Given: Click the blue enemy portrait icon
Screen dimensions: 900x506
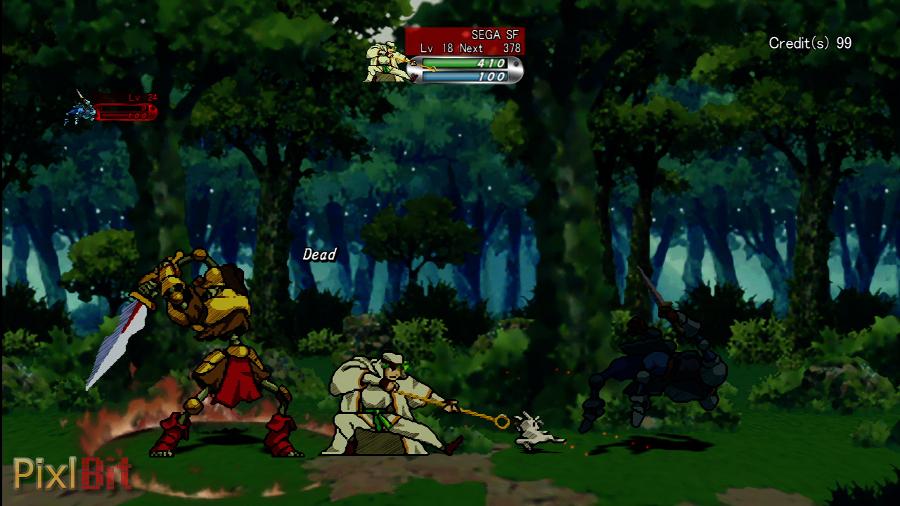Looking at the screenshot, I should pos(80,109).
